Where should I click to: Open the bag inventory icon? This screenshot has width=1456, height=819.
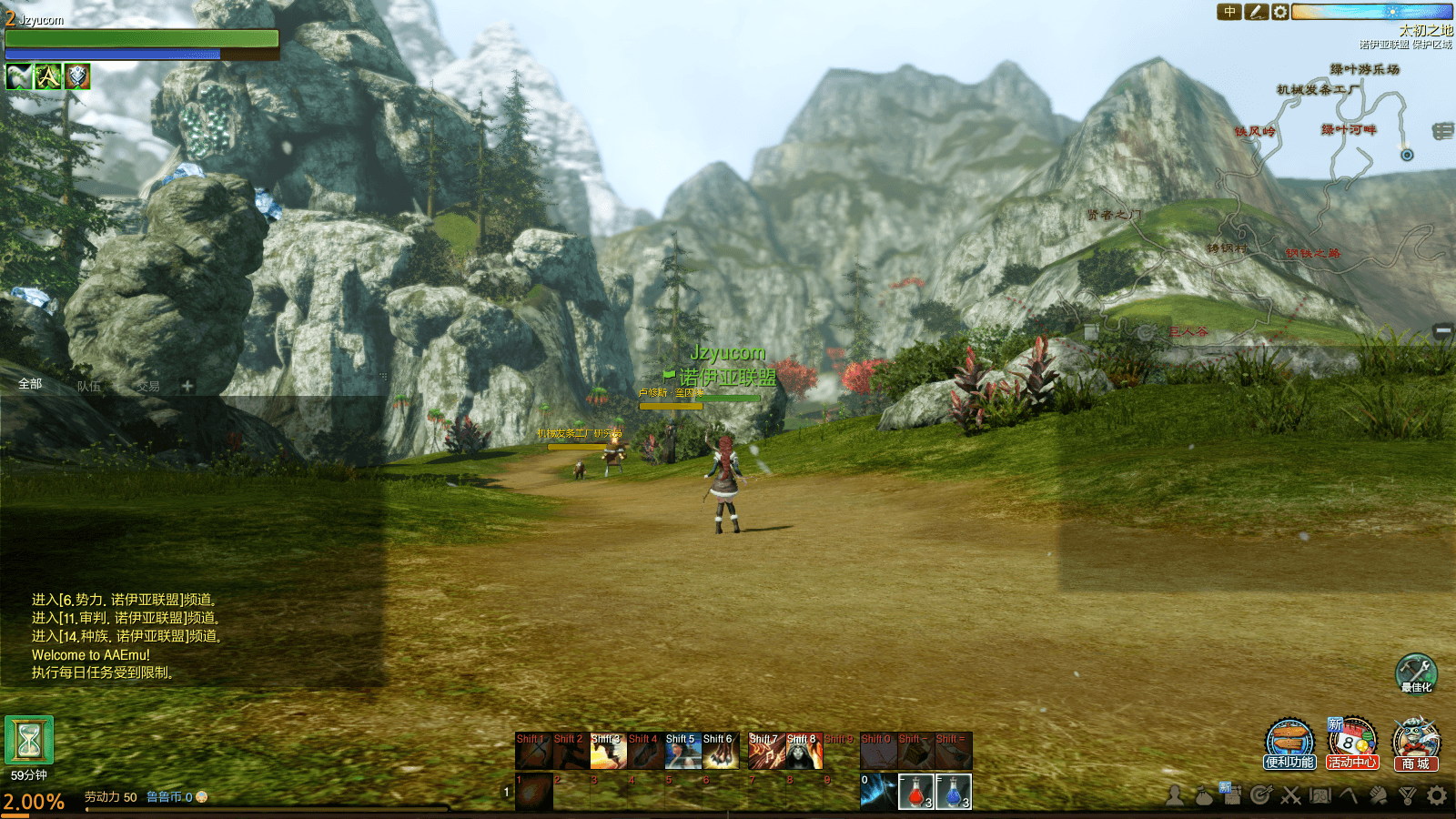(x=1203, y=796)
